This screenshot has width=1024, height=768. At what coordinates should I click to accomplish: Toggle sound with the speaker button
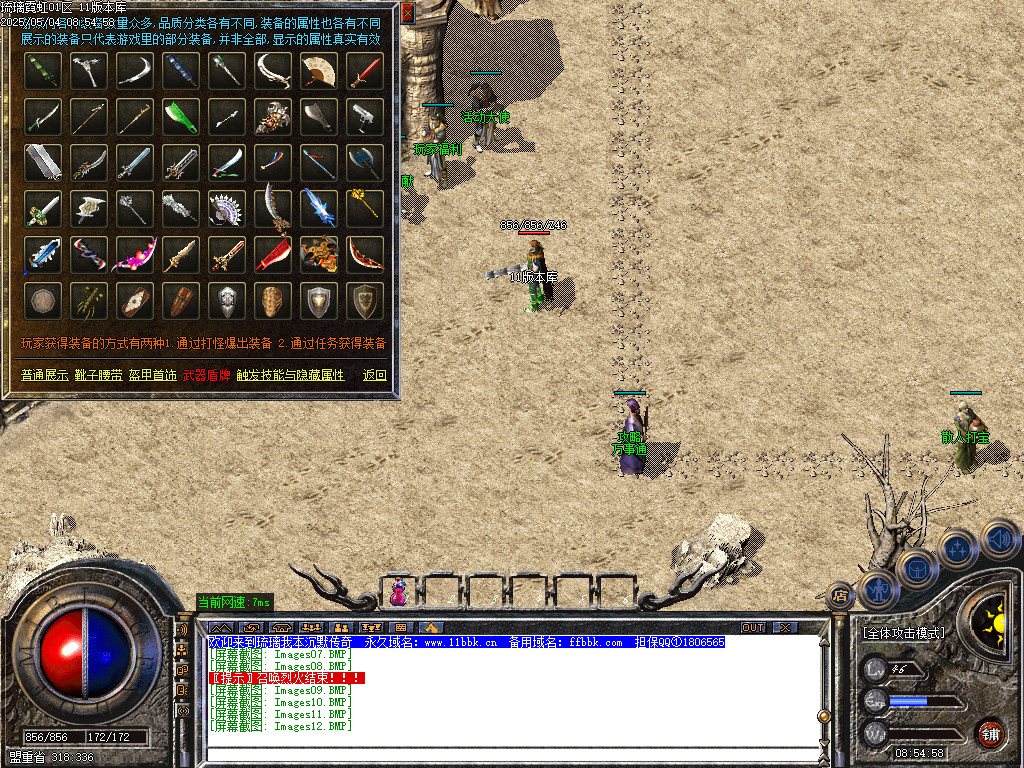(999, 539)
